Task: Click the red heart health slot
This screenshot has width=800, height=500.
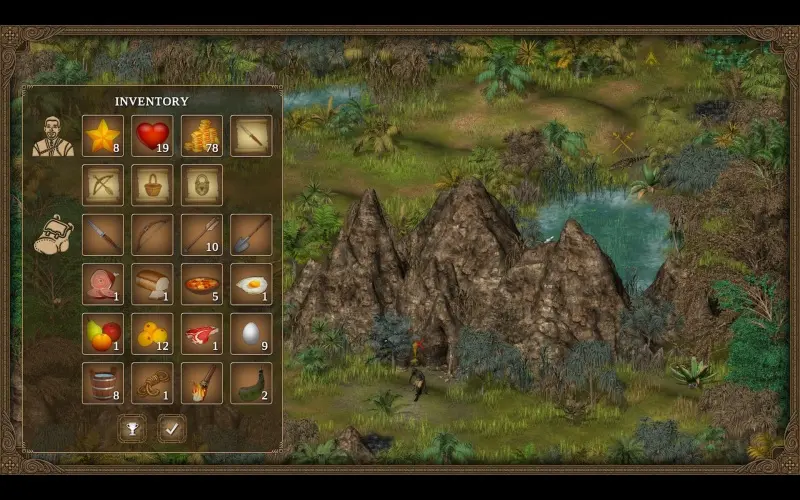Action: point(152,136)
